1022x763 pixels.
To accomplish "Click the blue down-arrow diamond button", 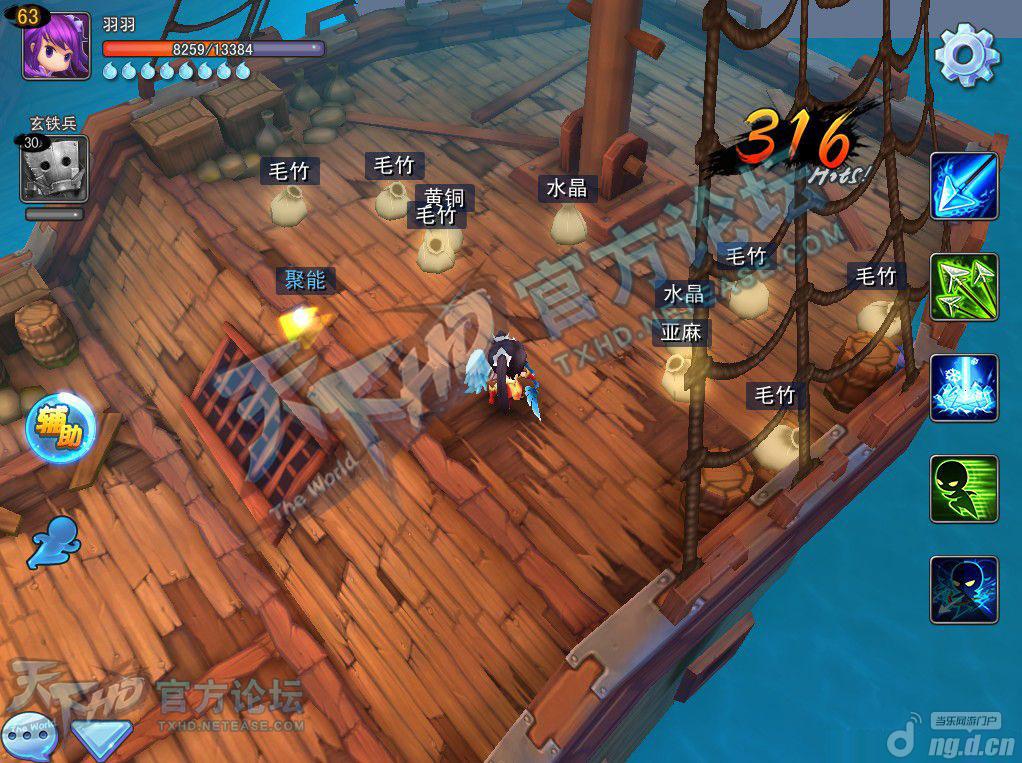I will pyautogui.click(x=101, y=740).
